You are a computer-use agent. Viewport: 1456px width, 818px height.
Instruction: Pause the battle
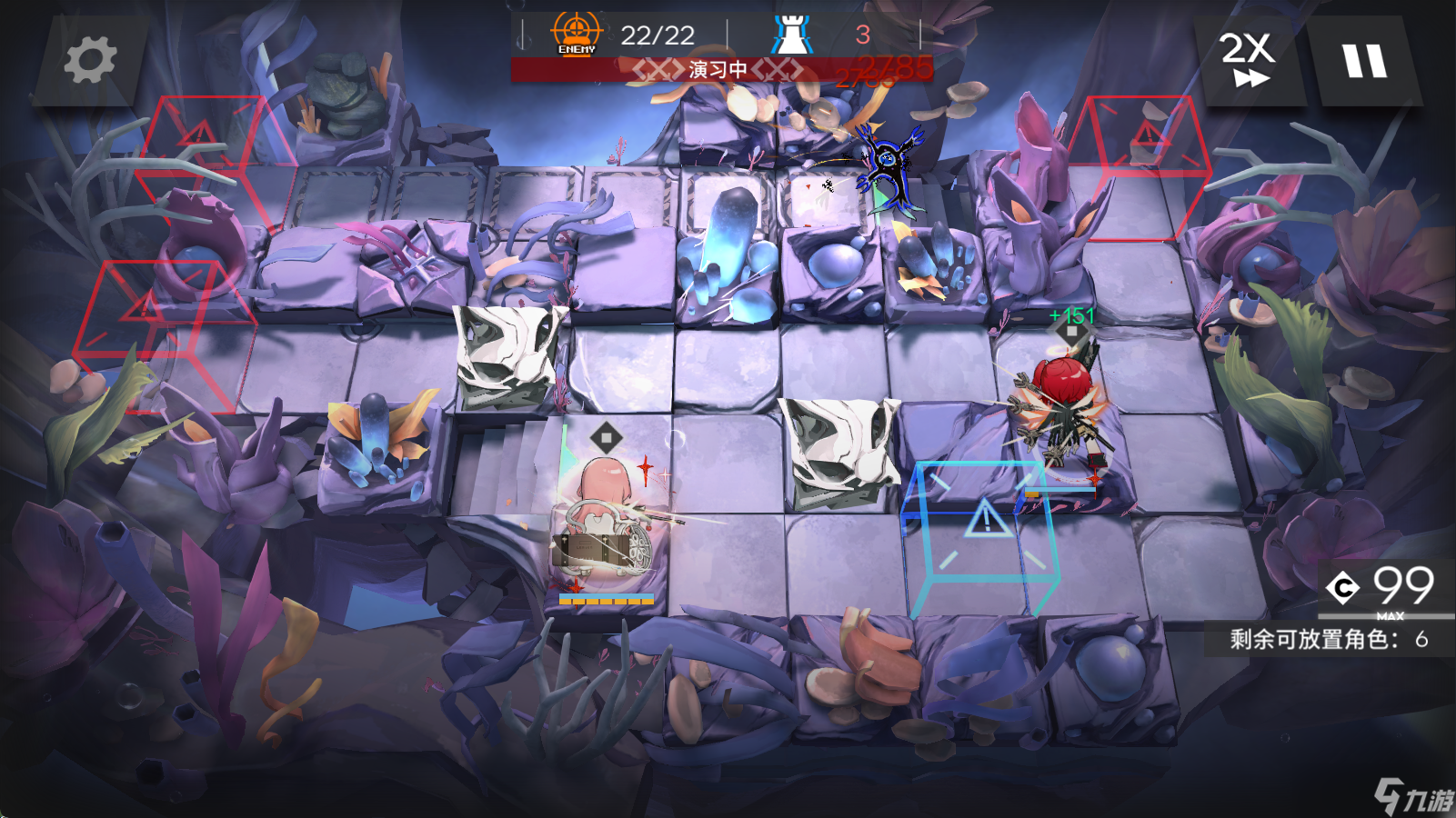click(1364, 60)
